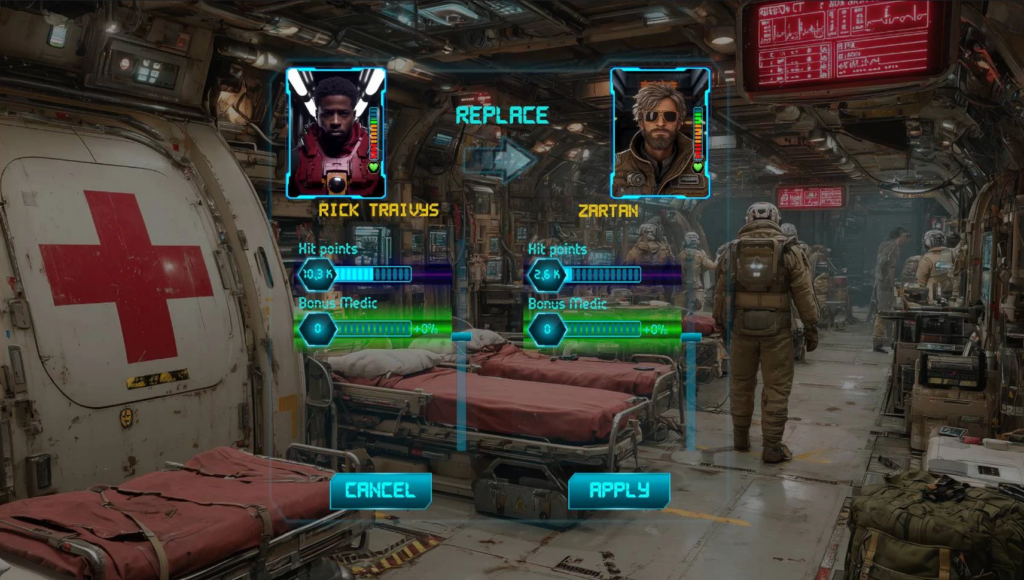Select Rick Traivys portrait

[336, 133]
